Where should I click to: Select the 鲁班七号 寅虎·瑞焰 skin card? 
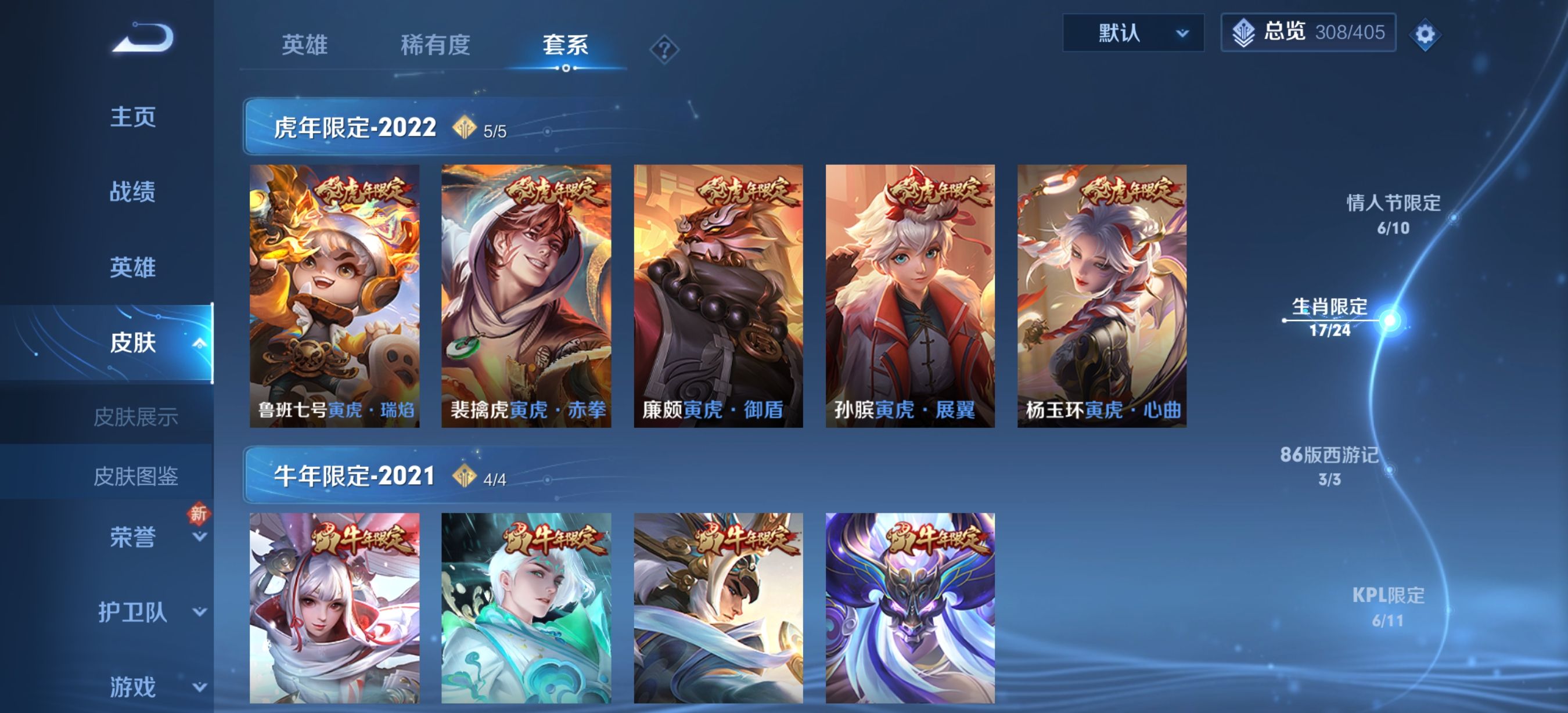(334, 296)
